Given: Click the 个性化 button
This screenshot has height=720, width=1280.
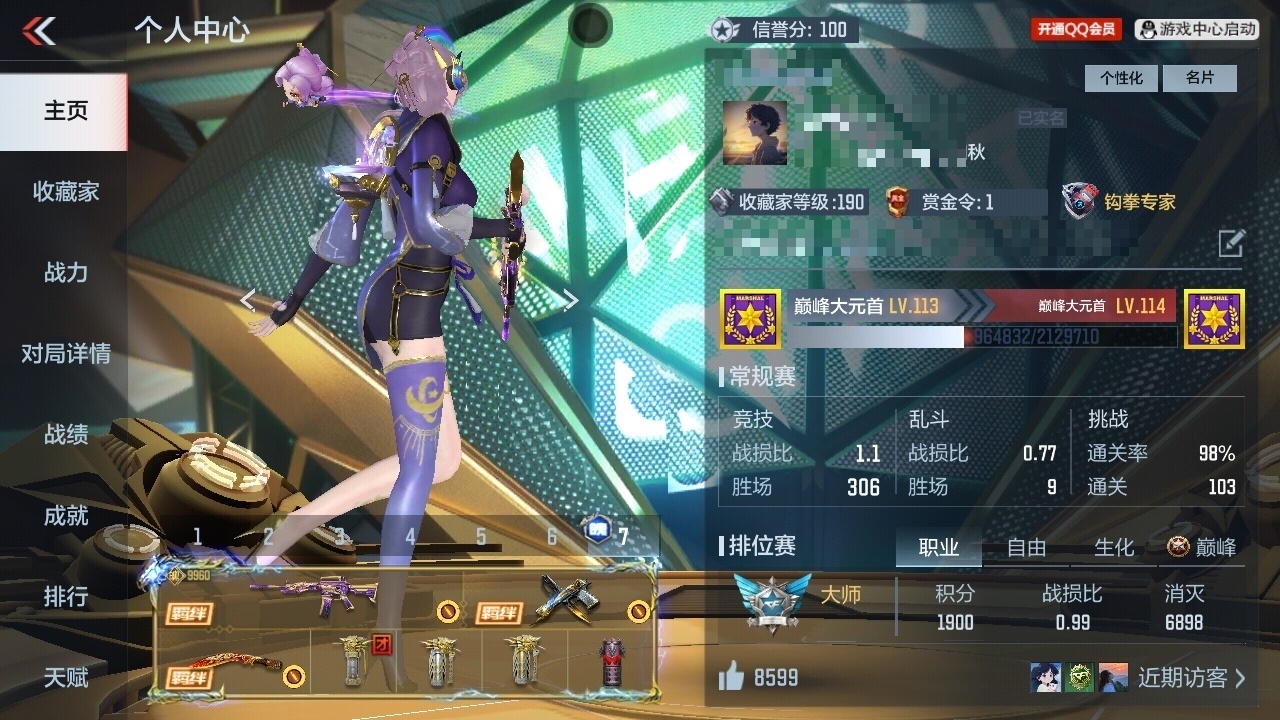Looking at the screenshot, I should [x=1121, y=78].
